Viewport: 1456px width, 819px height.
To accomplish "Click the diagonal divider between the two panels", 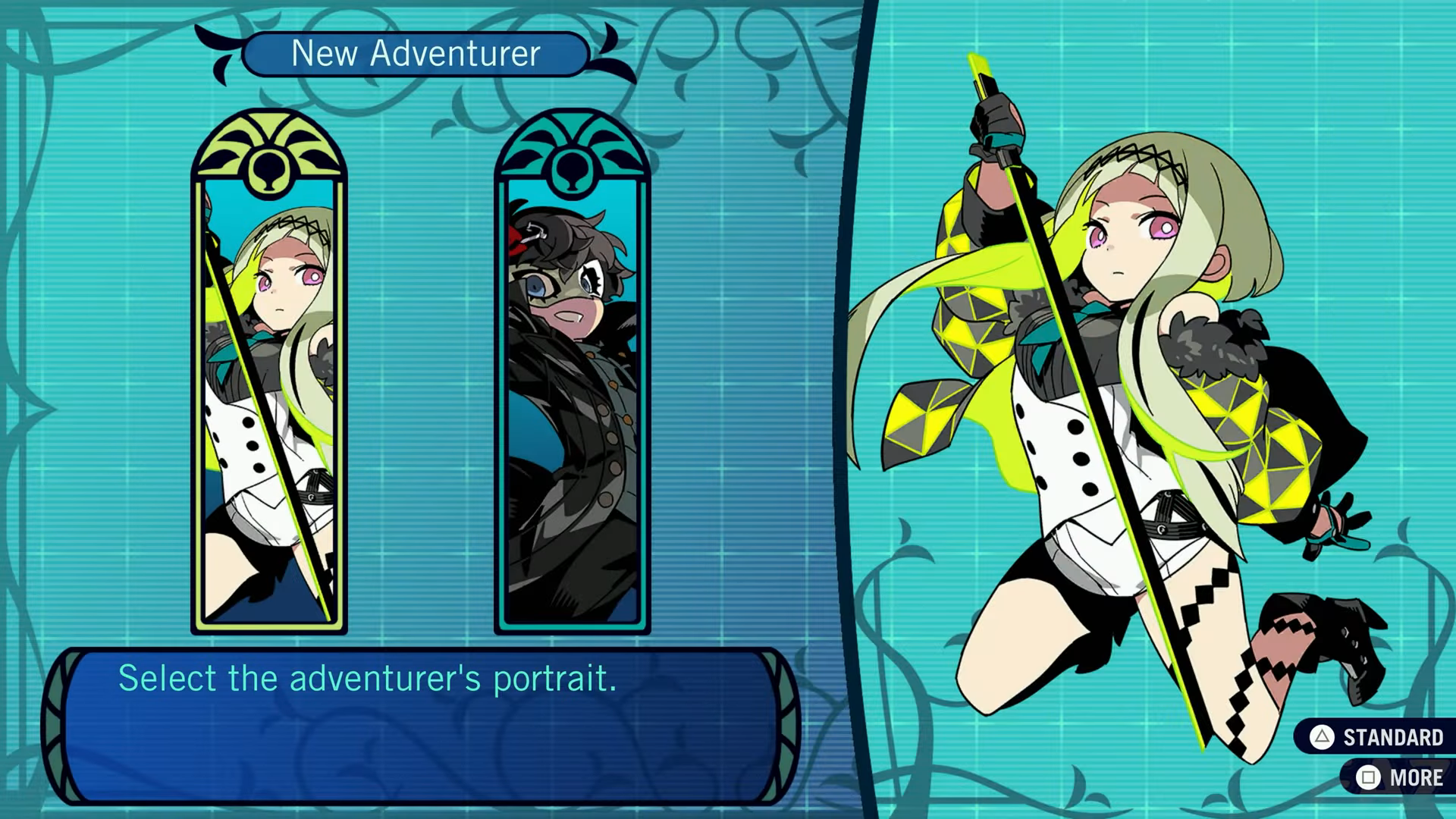I will [x=842, y=409].
